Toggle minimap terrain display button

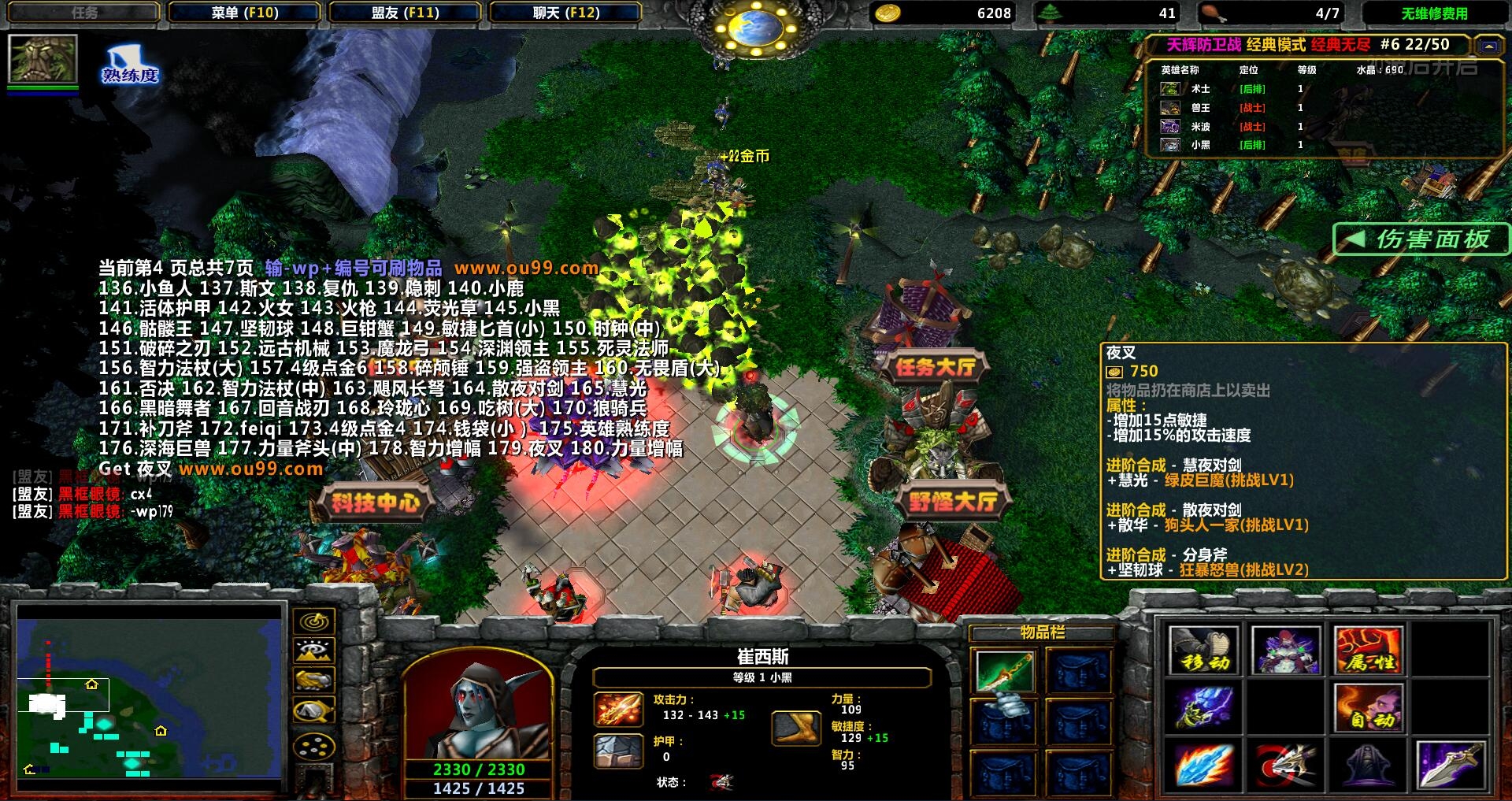[x=313, y=651]
